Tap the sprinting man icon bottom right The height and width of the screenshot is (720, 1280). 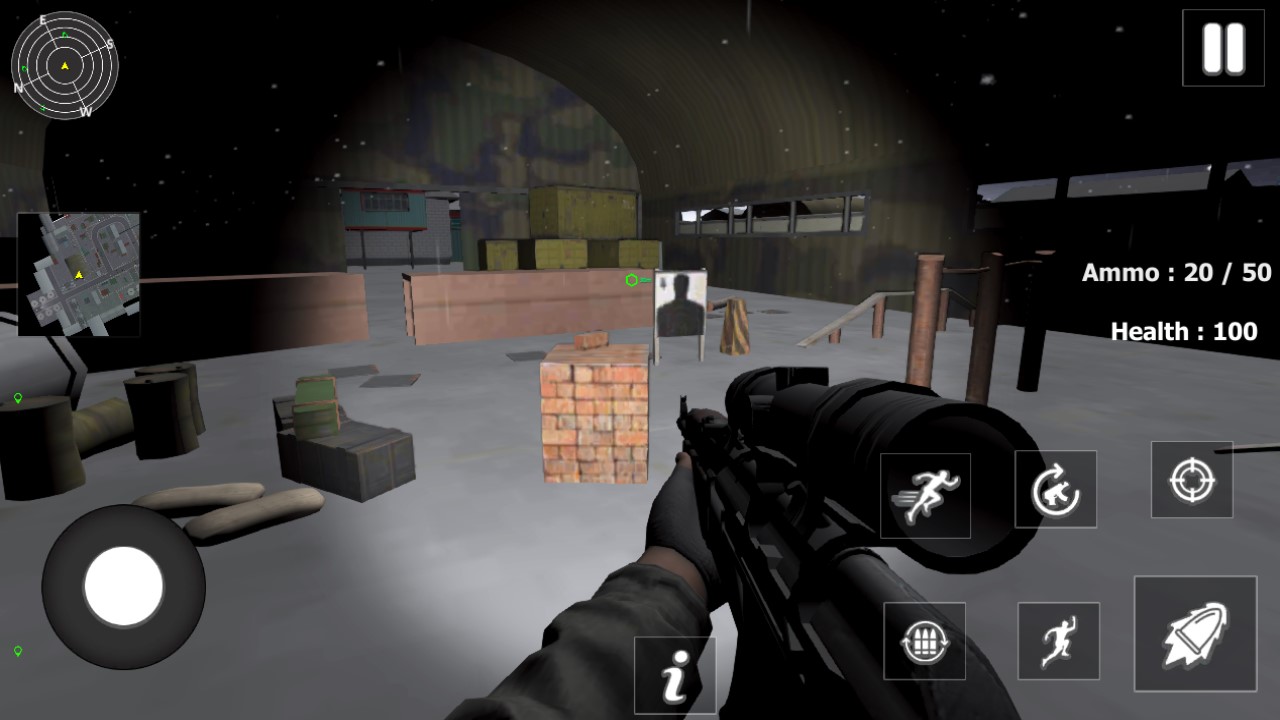tap(1058, 641)
